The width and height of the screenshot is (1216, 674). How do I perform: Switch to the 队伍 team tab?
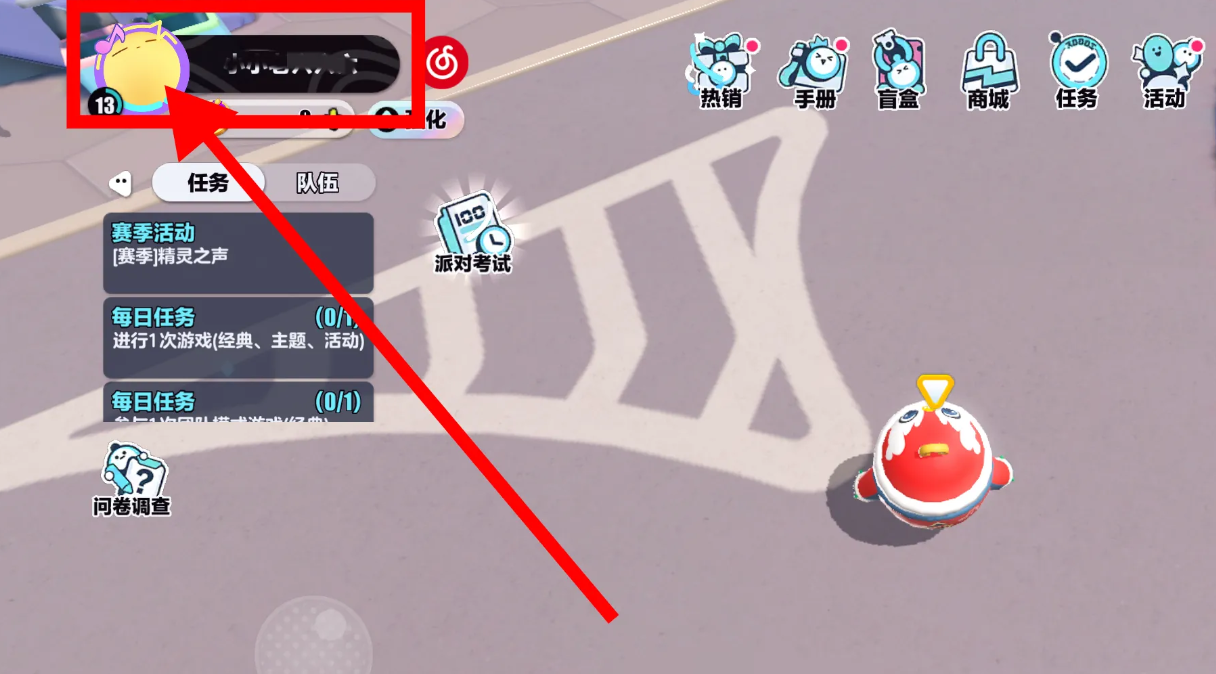[x=318, y=183]
